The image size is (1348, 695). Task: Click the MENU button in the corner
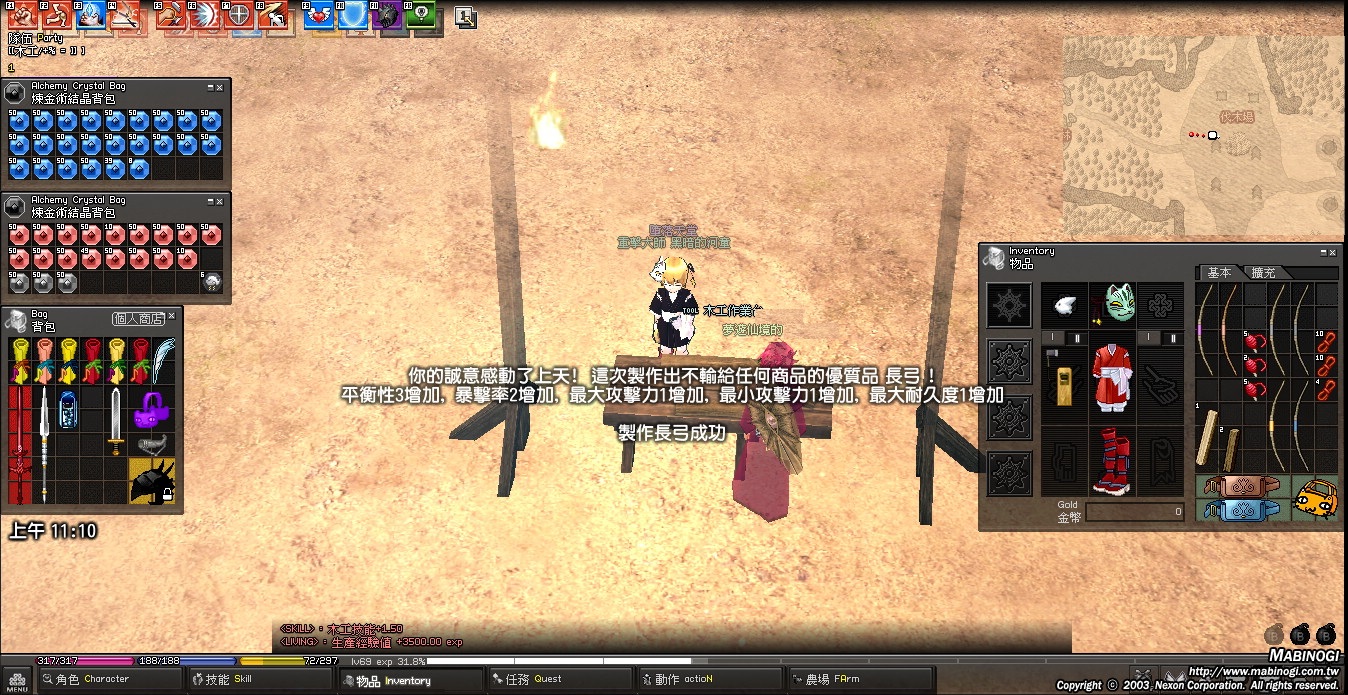[18, 680]
